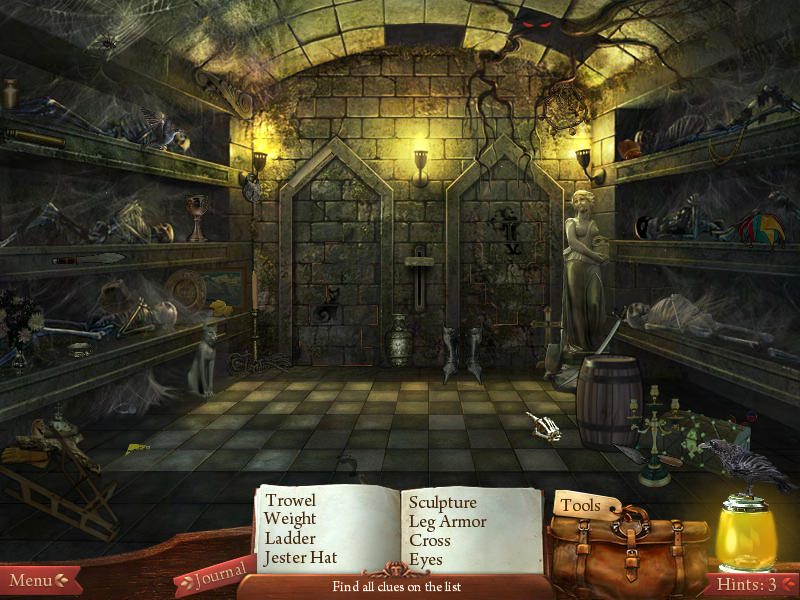Open the Journal tab
The image size is (800, 600).
point(215,575)
